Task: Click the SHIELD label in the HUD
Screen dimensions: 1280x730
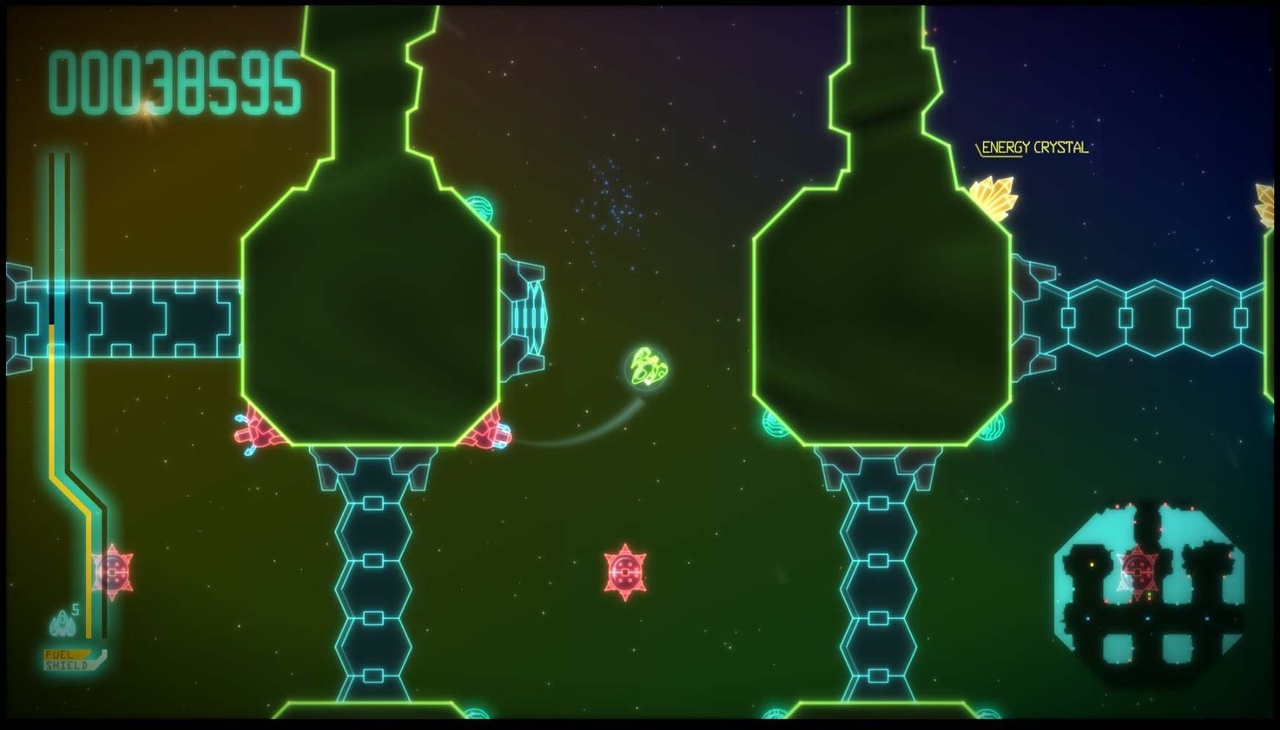Action: (66, 664)
